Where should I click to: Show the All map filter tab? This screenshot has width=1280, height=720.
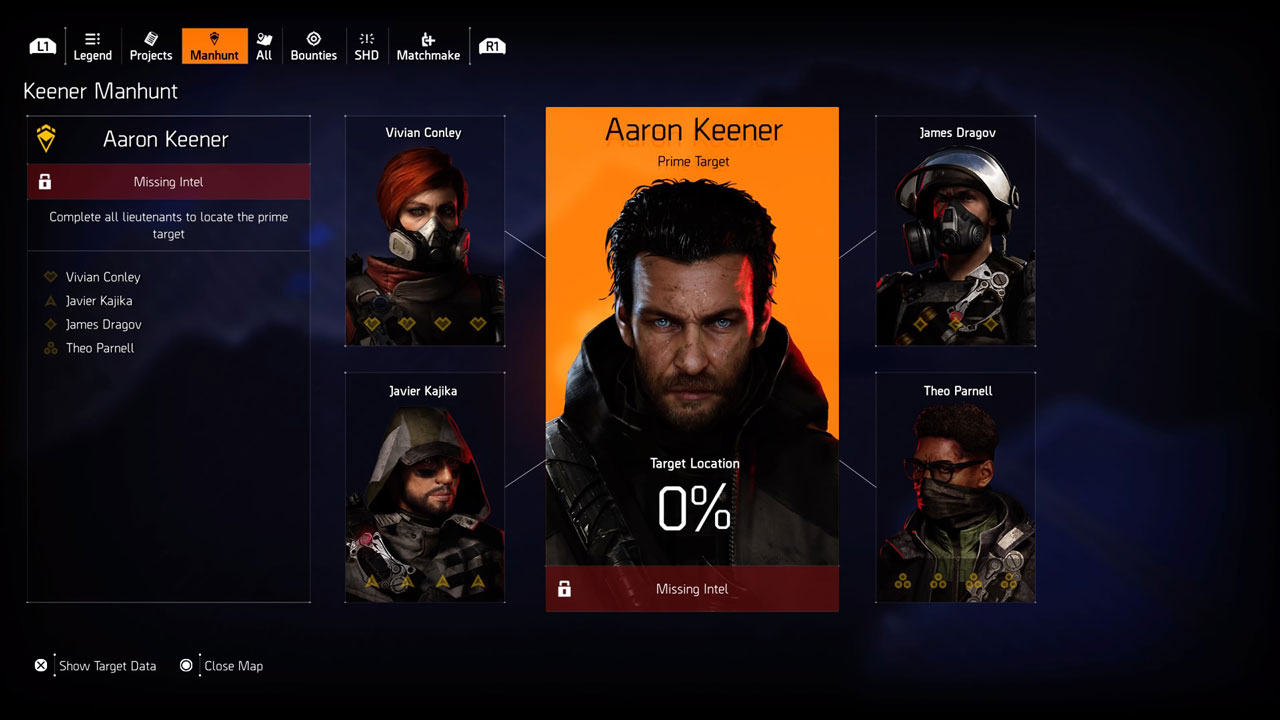(264, 46)
